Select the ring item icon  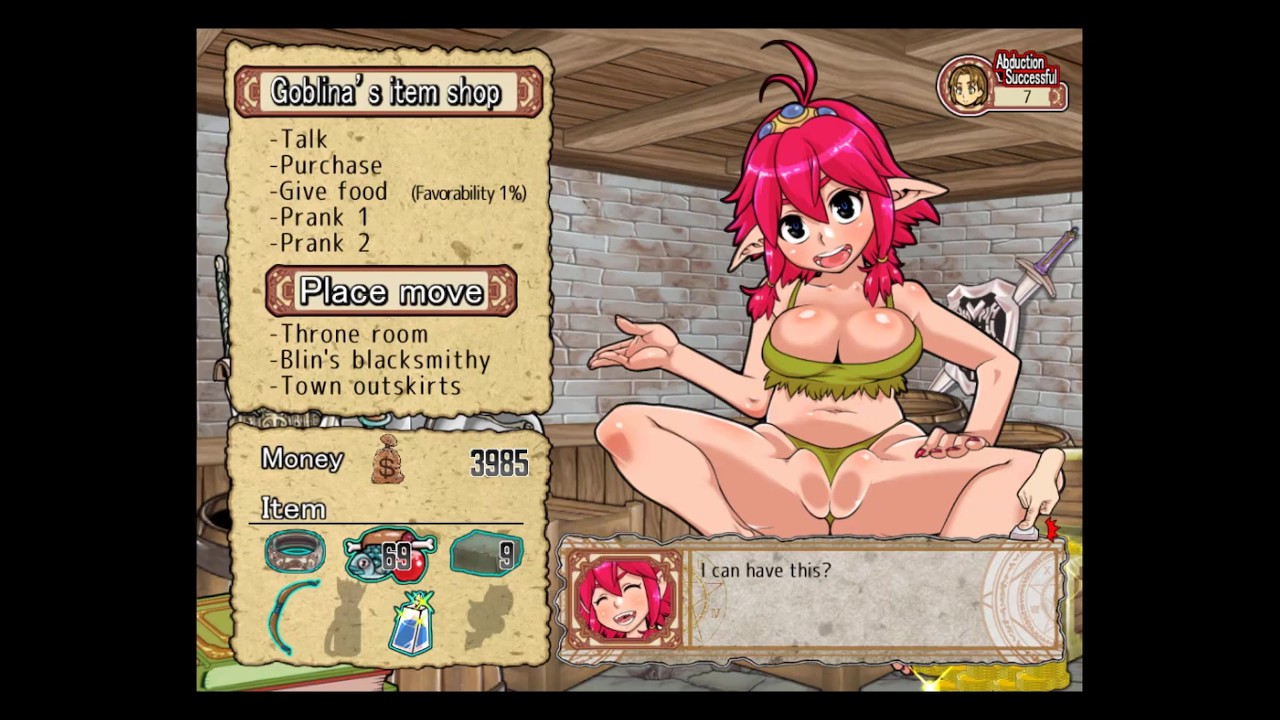(295, 552)
